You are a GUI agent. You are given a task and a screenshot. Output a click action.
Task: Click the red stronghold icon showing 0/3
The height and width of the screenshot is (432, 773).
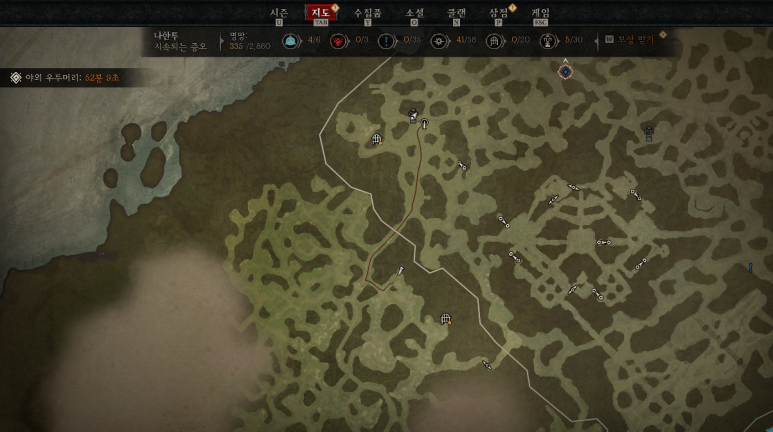(x=338, y=41)
